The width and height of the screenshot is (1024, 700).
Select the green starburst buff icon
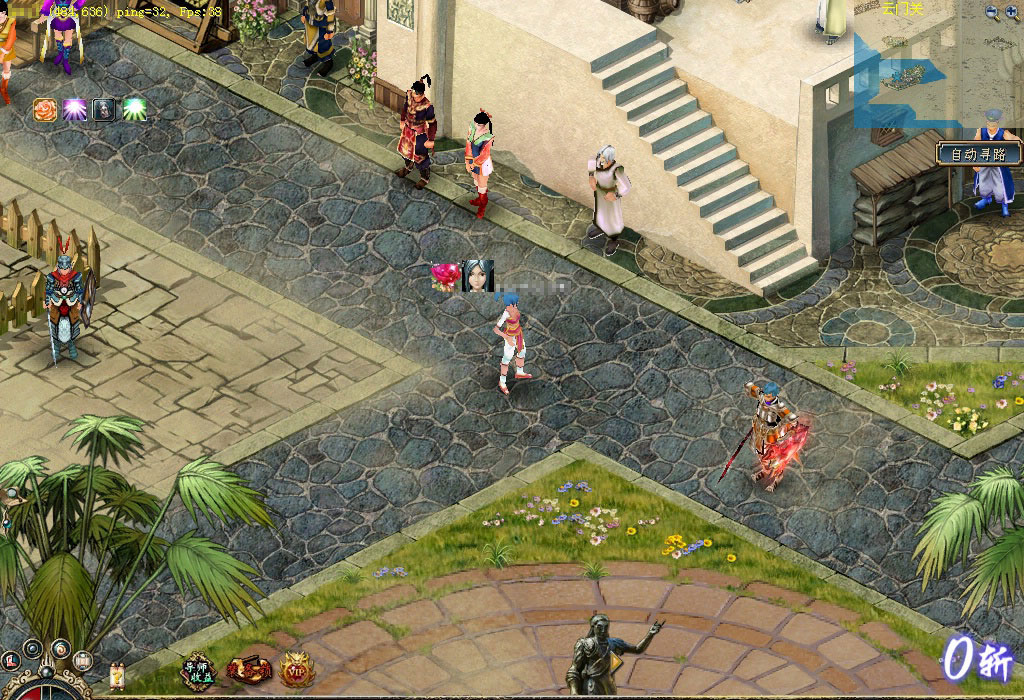click(134, 110)
